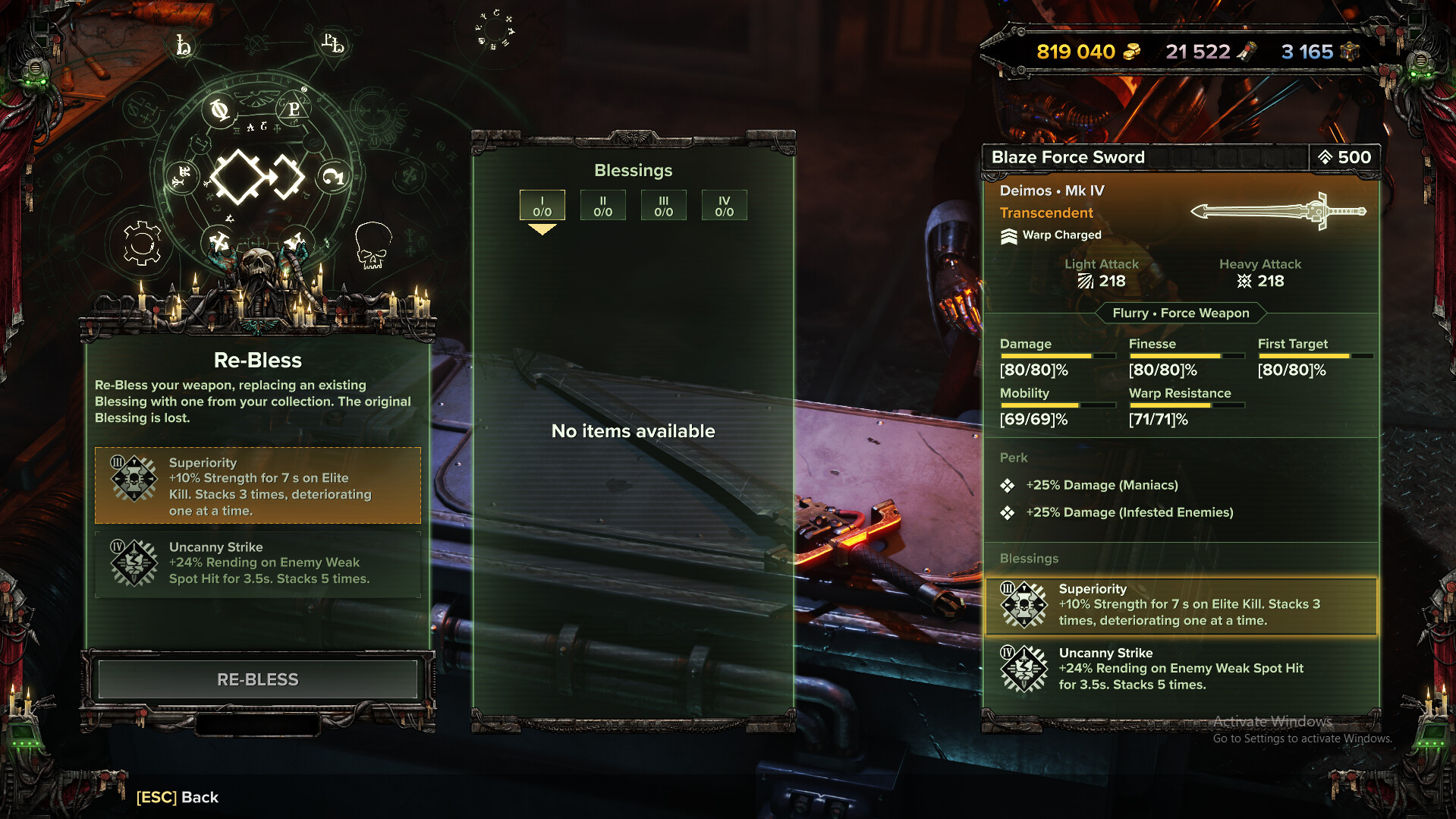Click the RE-BLESS button
1456x819 pixels.
(257, 679)
